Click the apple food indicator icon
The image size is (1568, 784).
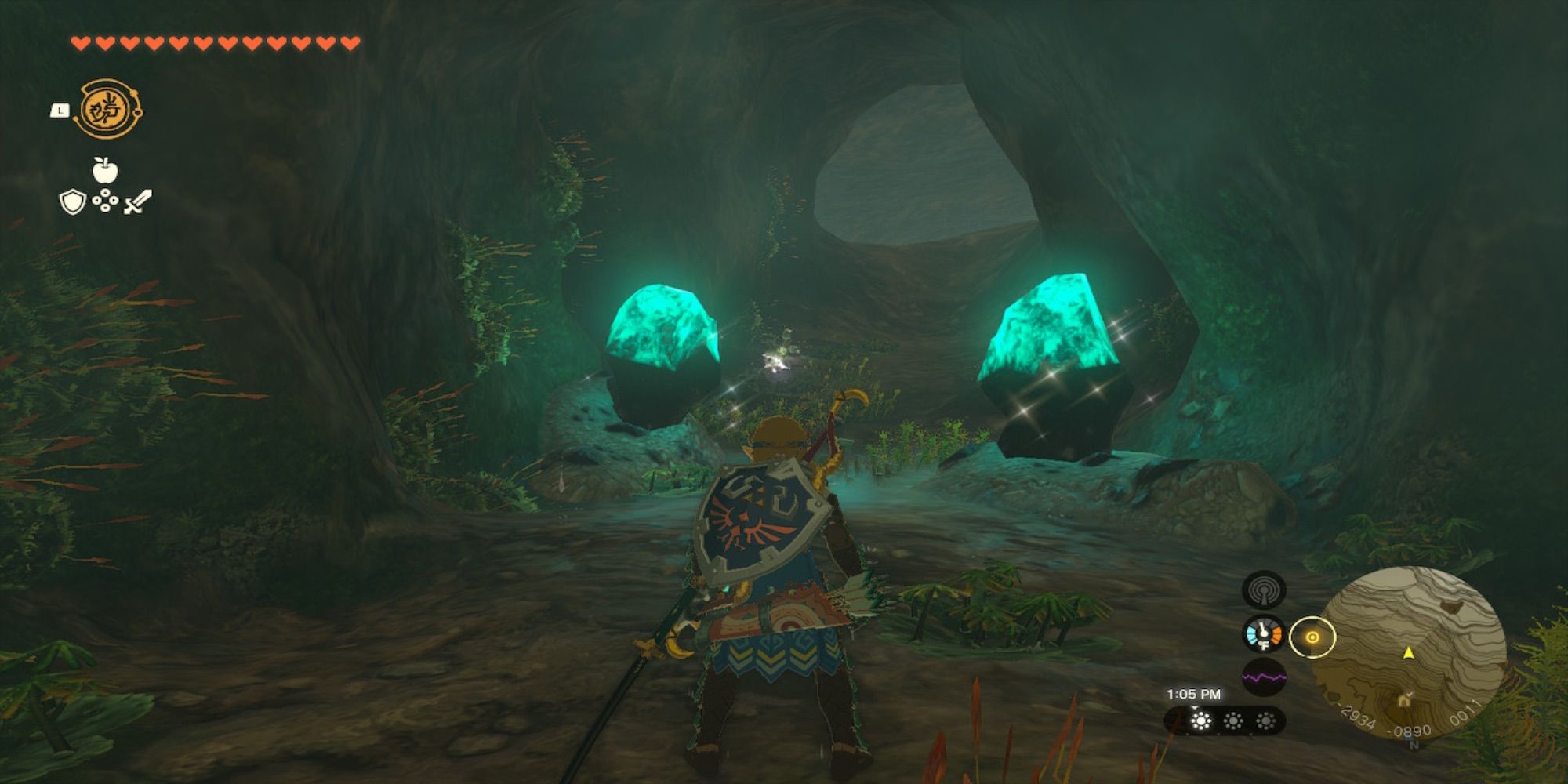tap(105, 169)
